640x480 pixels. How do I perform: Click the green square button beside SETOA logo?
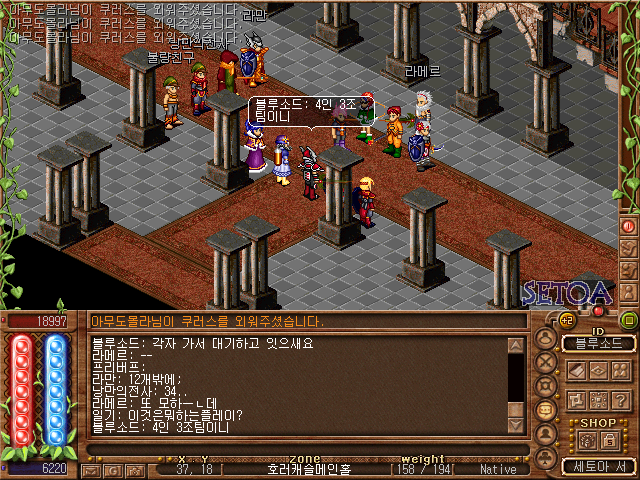pyautogui.click(x=628, y=320)
